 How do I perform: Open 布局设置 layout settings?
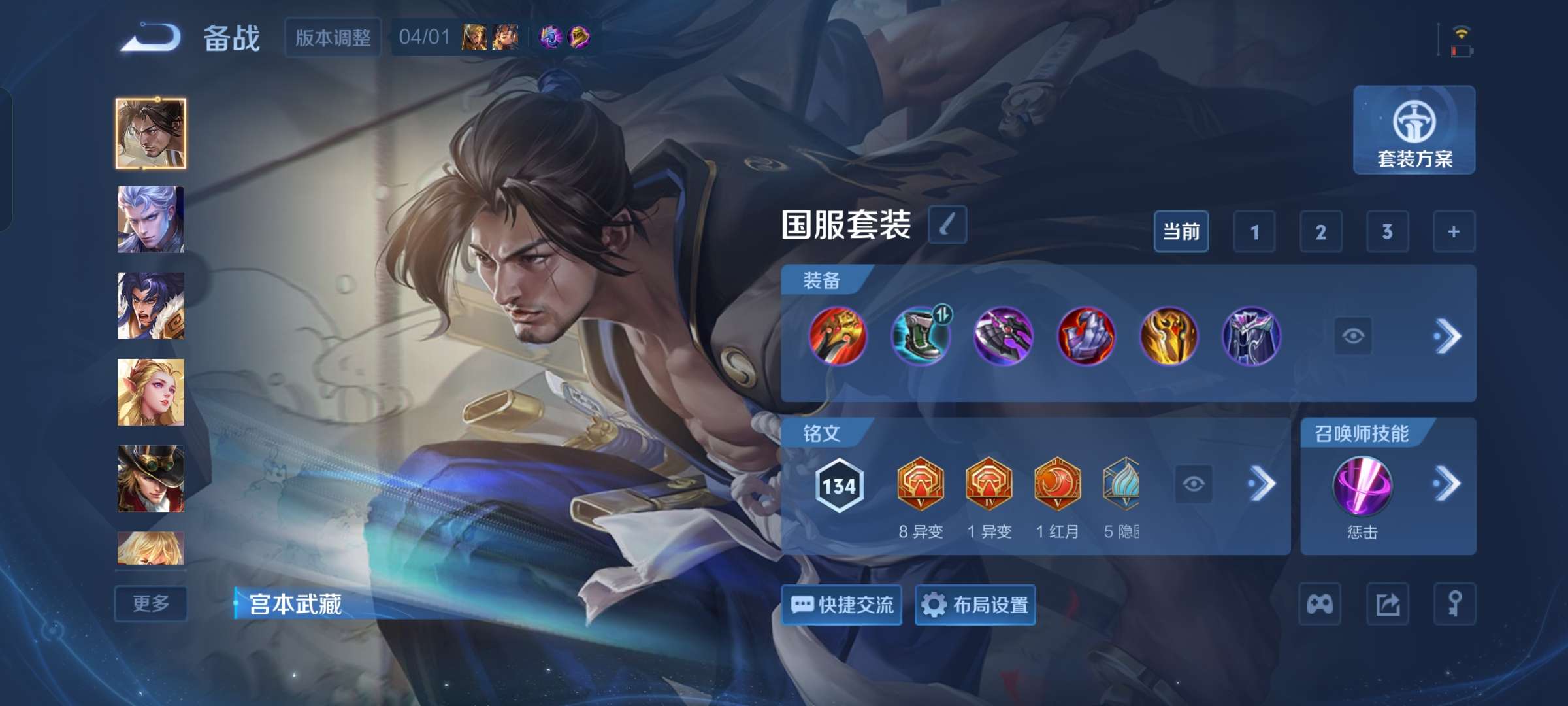[974, 605]
